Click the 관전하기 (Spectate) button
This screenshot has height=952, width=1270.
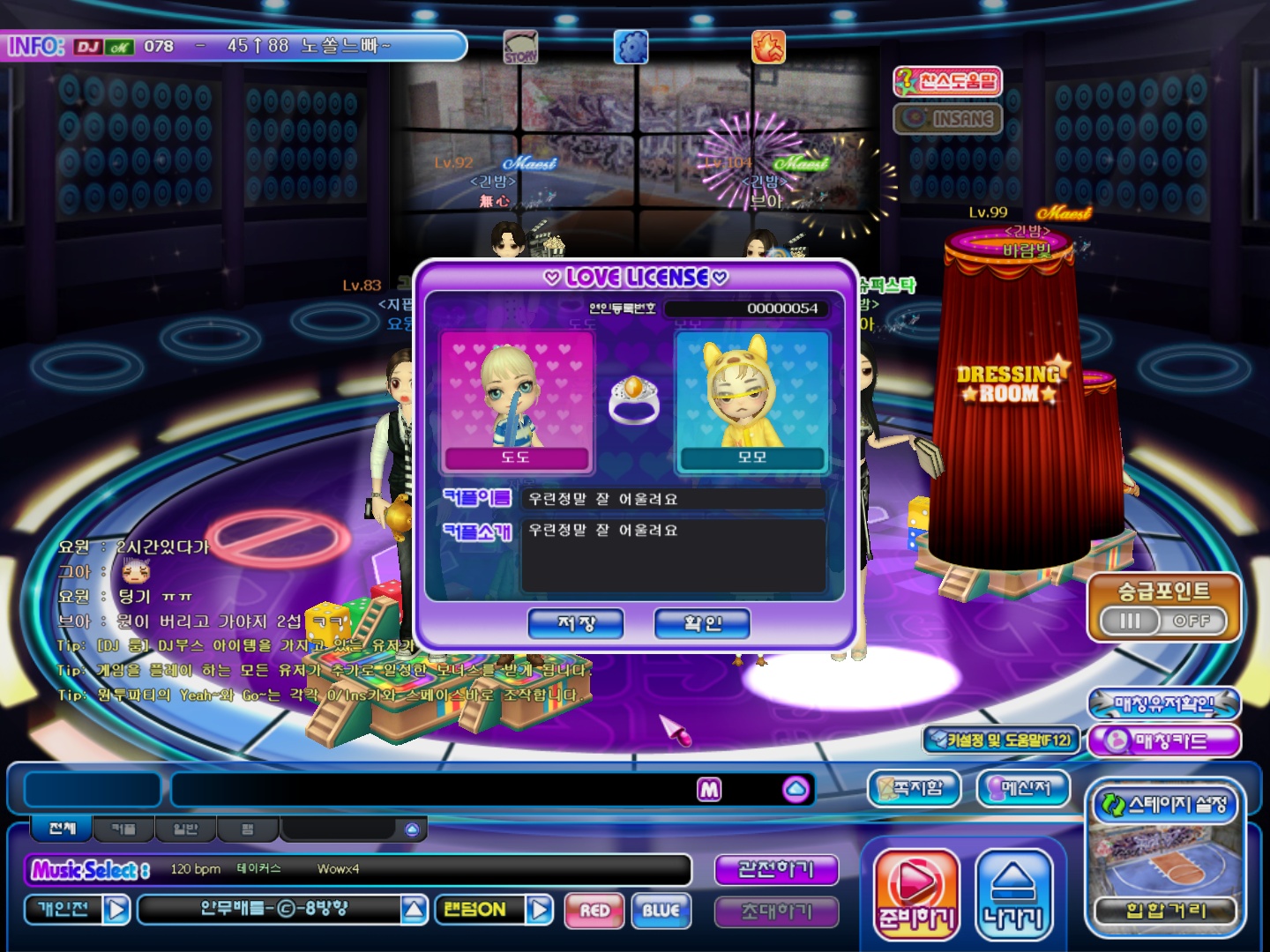pos(776,870)
